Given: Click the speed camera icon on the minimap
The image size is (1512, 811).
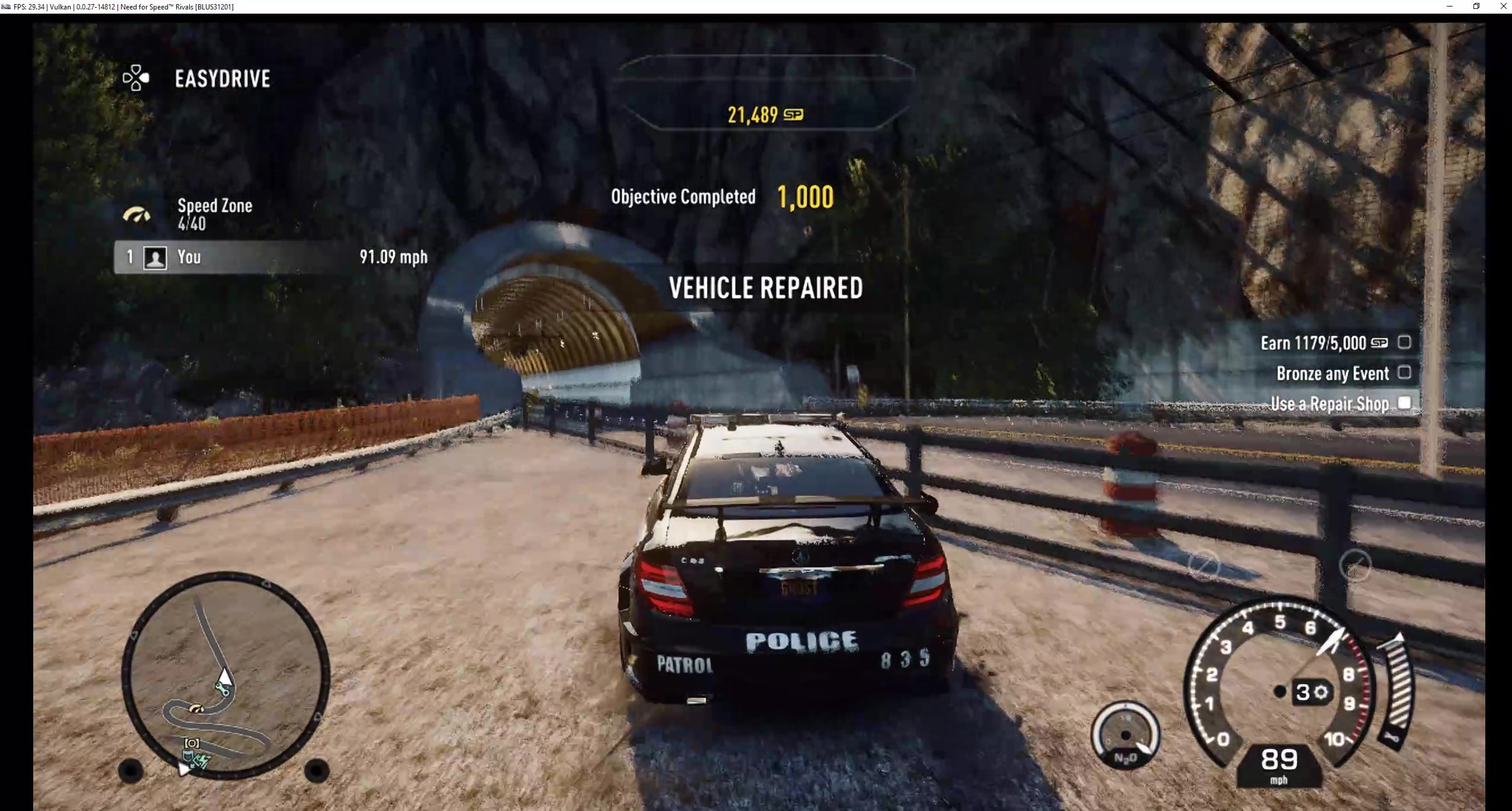Looking at the screenshot, I should [192, 743].
